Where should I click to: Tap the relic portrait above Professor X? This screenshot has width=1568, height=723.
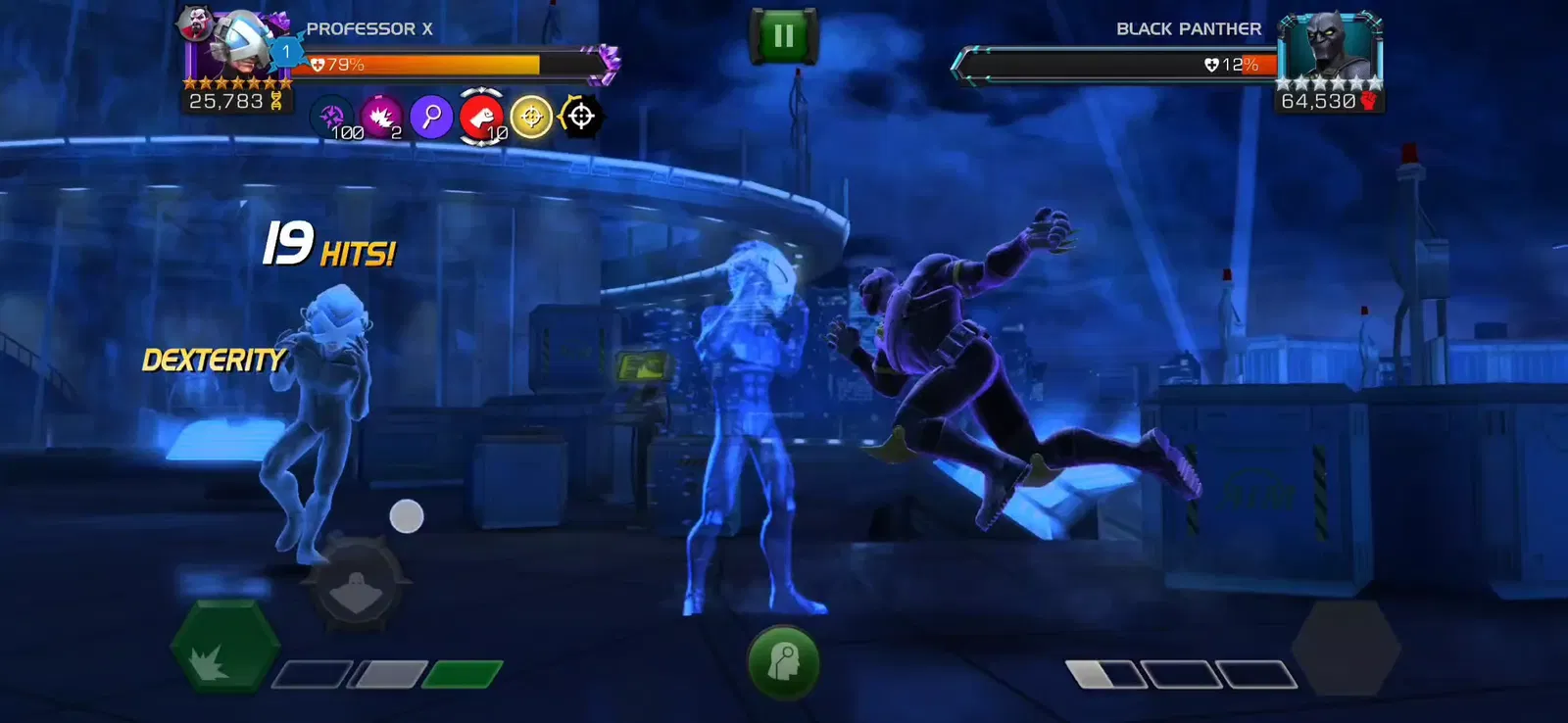pyautogui.click(x=196, y=24)
